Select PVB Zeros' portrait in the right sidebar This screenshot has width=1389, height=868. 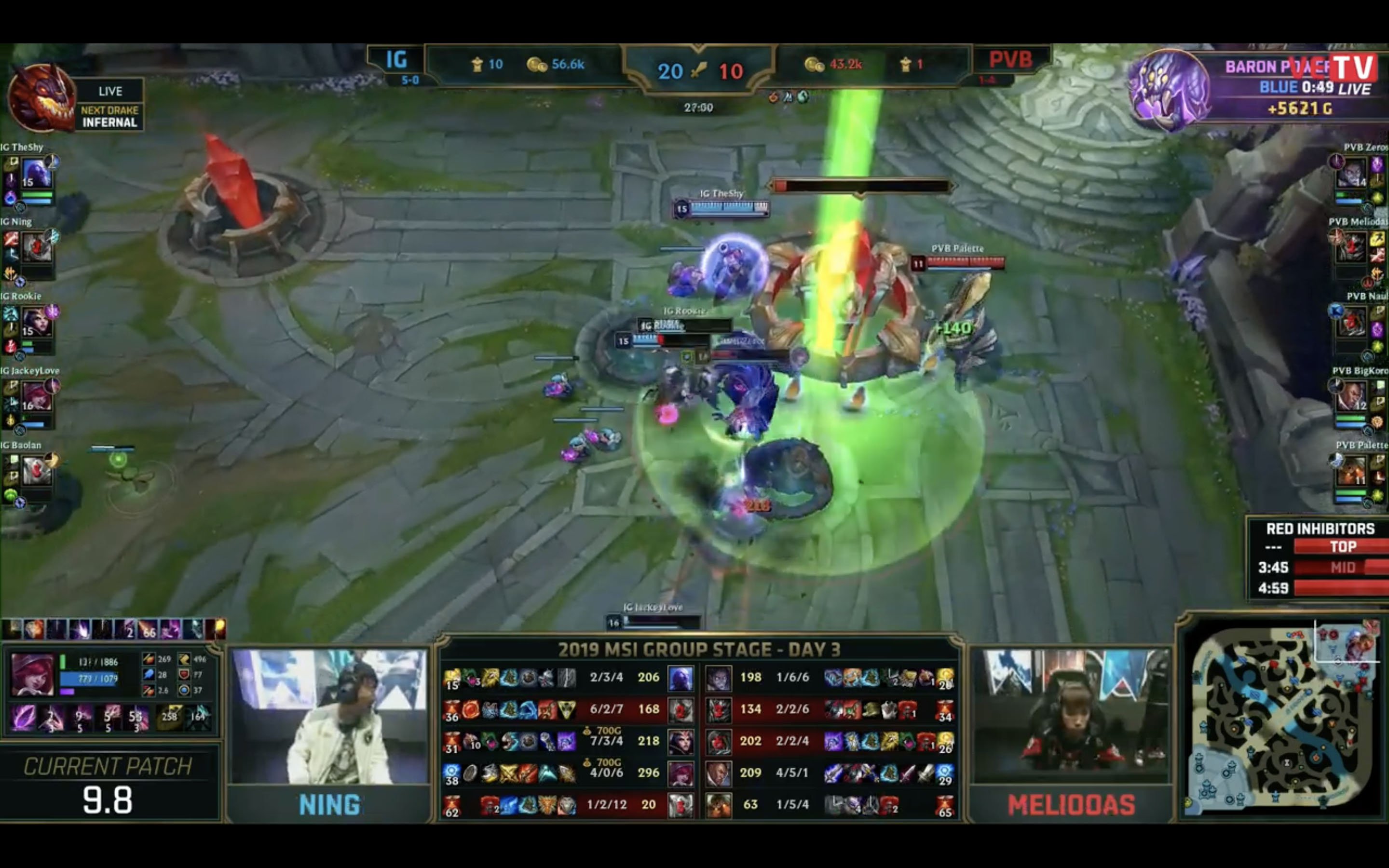point(1351,173)
